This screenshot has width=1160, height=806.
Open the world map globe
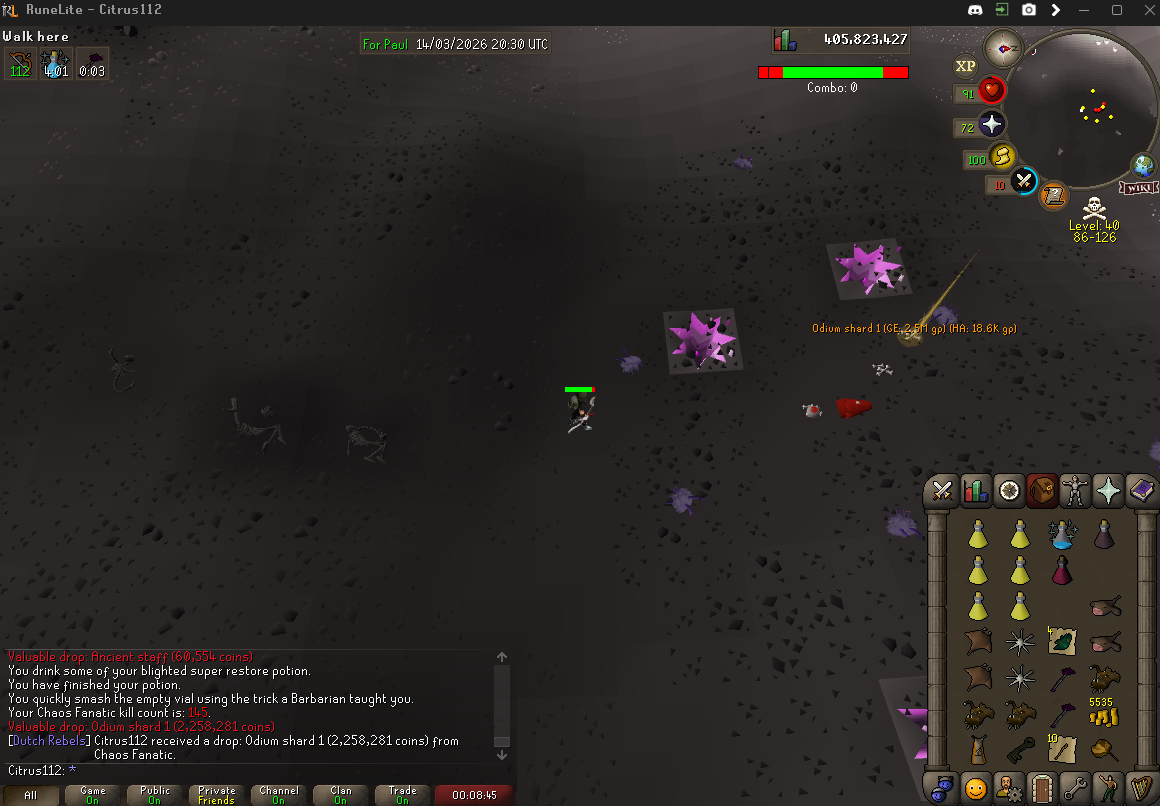1143,166
